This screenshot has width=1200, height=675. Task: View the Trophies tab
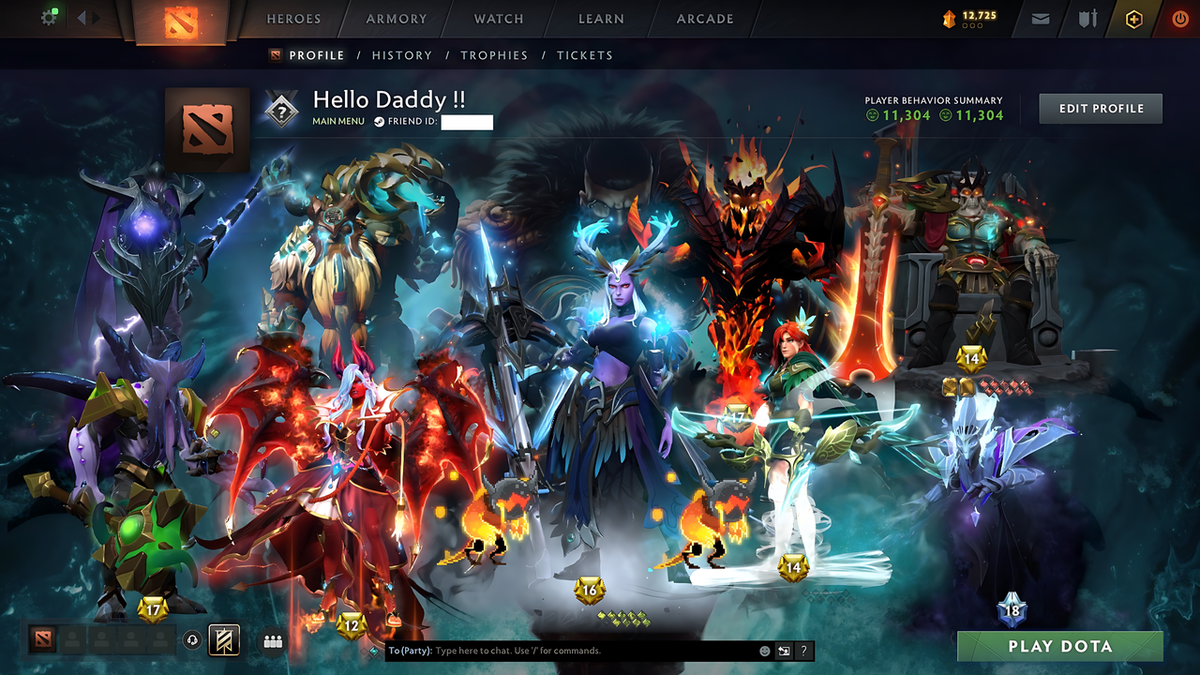coord(494,56)
